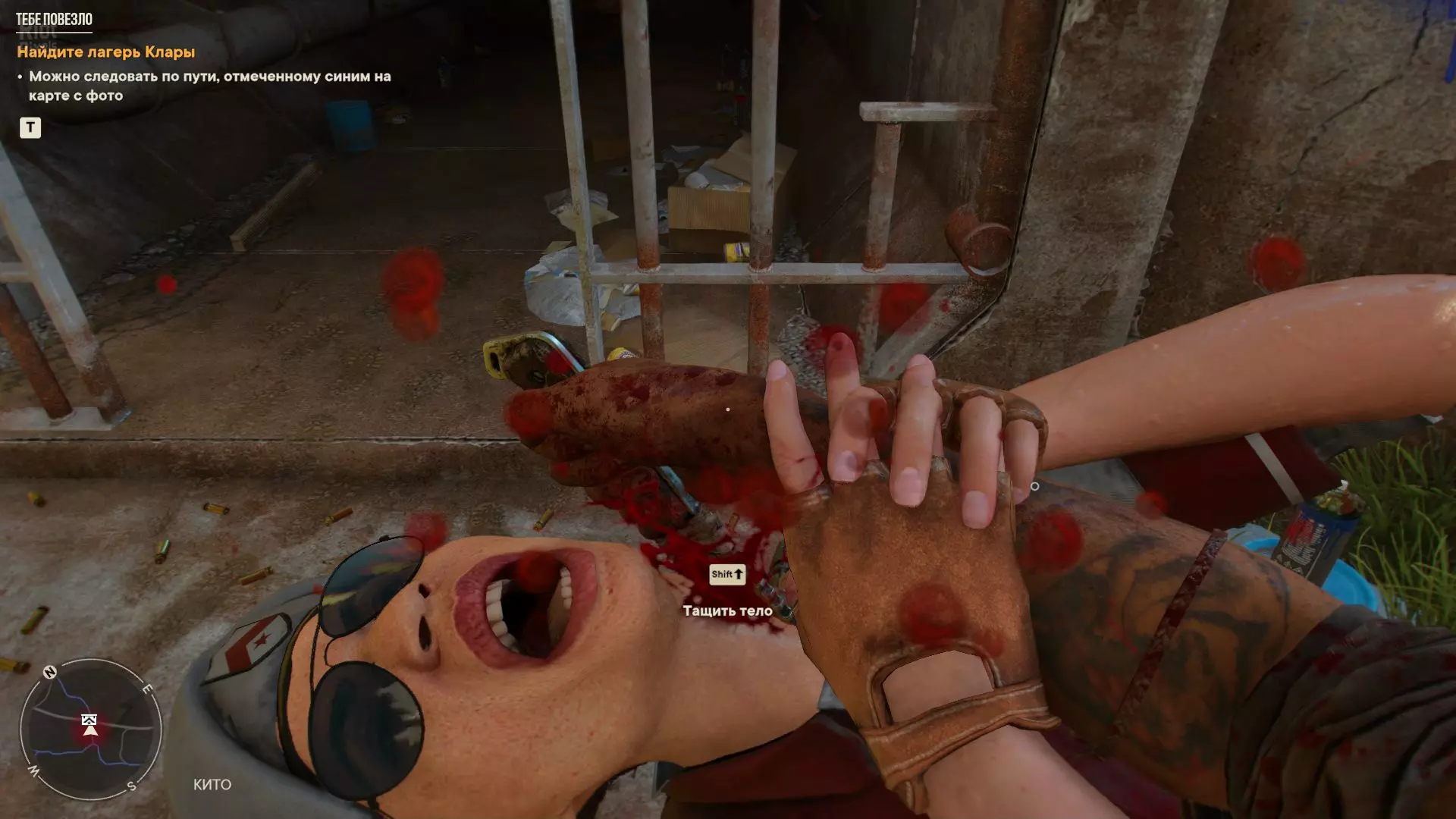Open the circular minimap
1456x819 pixels.
pyautogui.click(x=90, y=729)
